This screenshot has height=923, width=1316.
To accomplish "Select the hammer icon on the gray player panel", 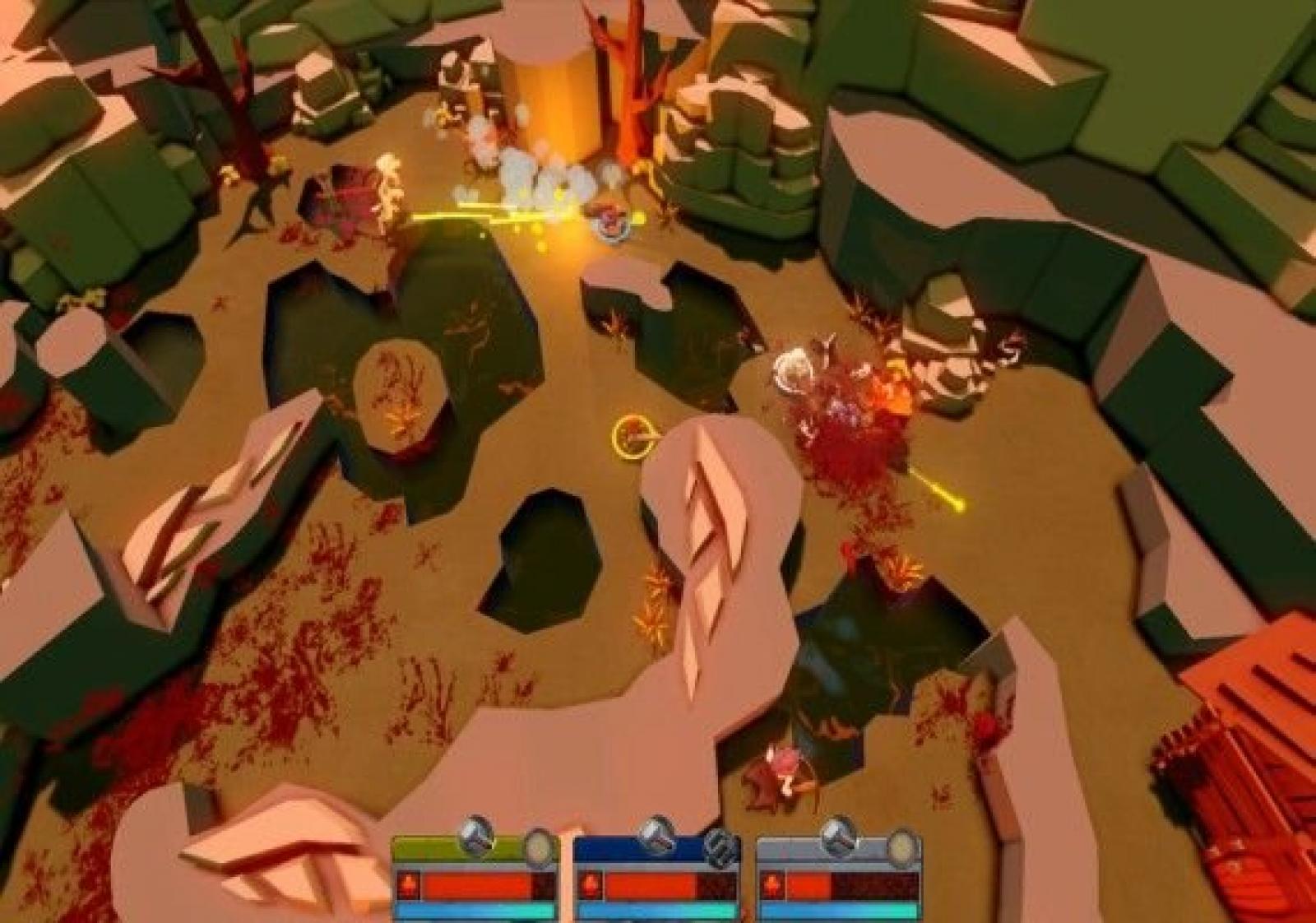I will pyautogui.click(x=839, y=837).
